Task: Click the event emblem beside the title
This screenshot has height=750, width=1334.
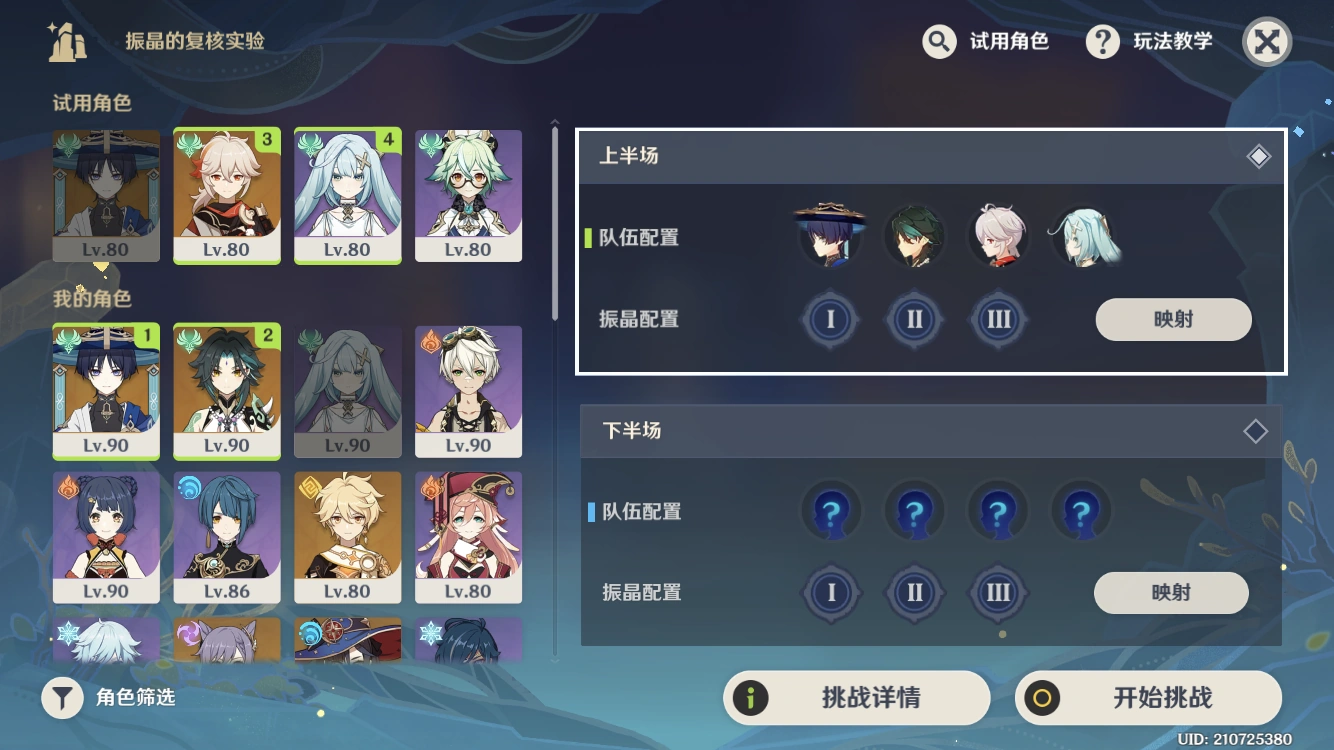Action: click(66, 42)
